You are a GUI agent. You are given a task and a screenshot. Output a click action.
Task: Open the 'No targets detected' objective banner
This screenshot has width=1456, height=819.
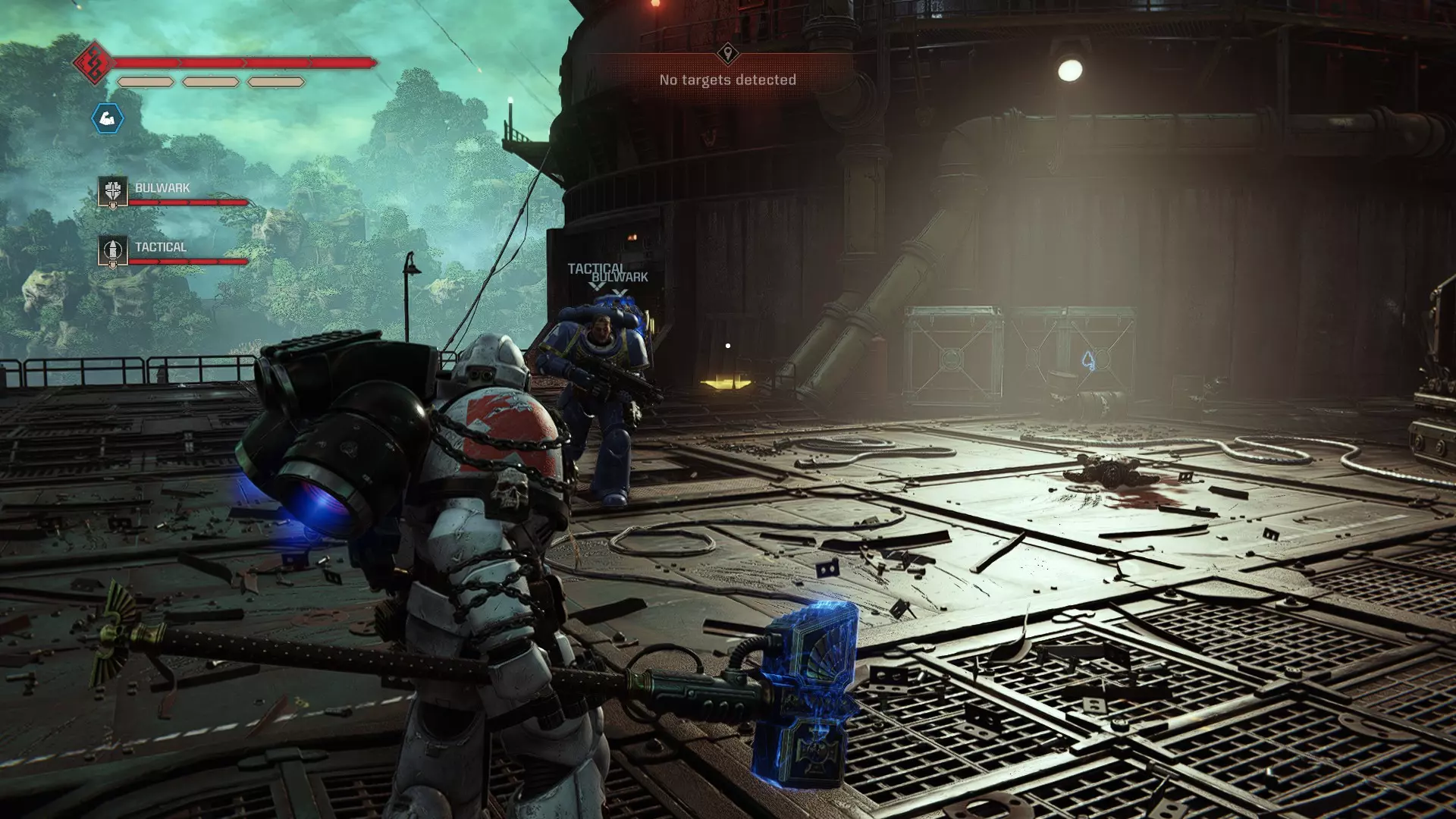coord(727,80)
